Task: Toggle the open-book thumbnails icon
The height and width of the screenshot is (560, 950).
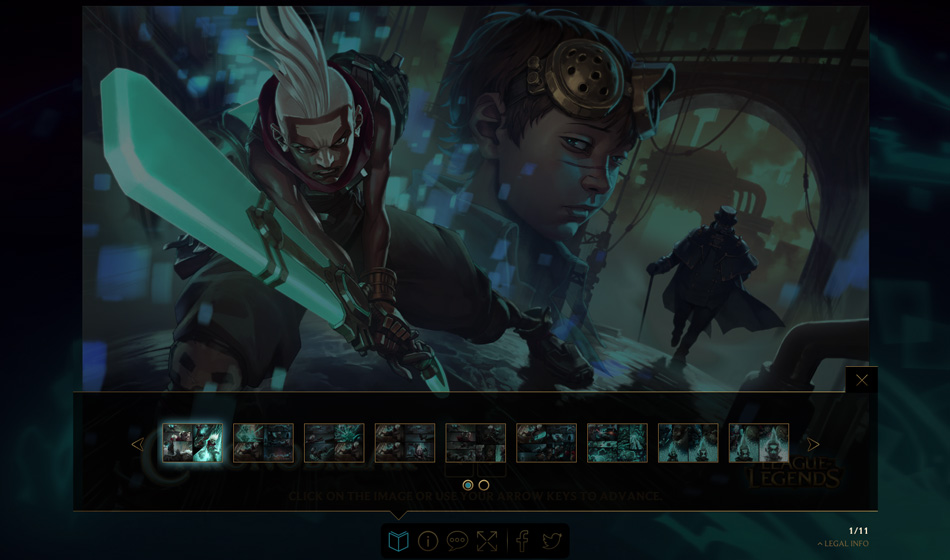Action: [x=399, y=541]
